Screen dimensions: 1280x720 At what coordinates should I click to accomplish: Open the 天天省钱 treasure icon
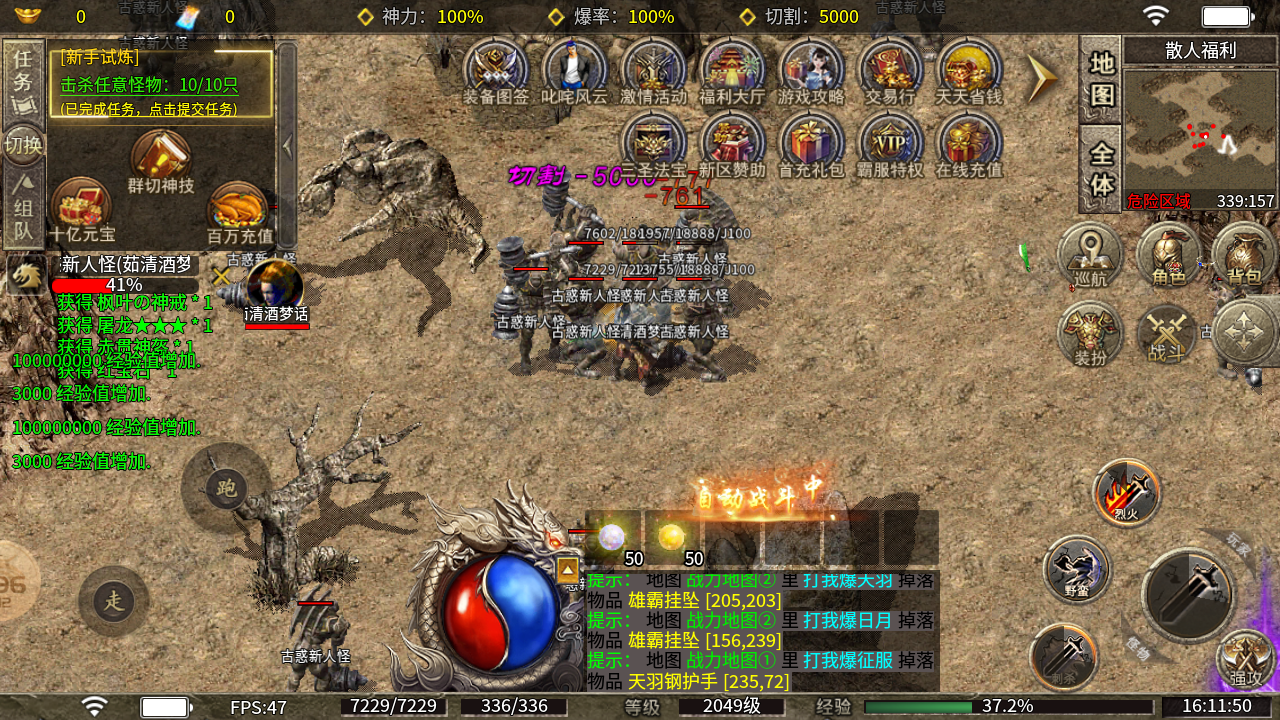[969, 71]
